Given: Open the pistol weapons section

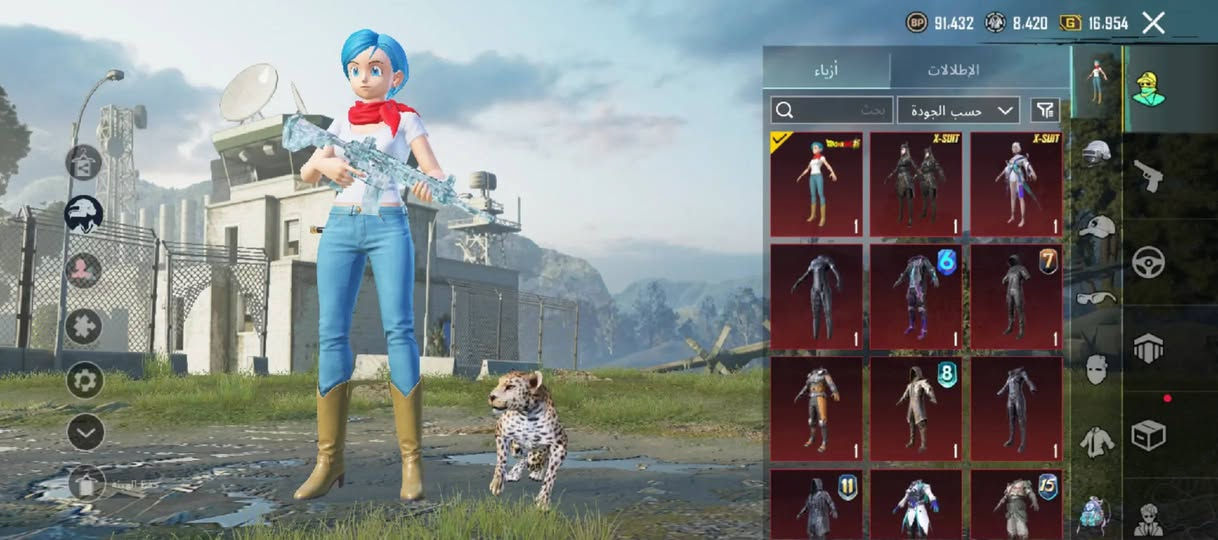Looking at the screenshot, I should click(x=1148, y=176).
